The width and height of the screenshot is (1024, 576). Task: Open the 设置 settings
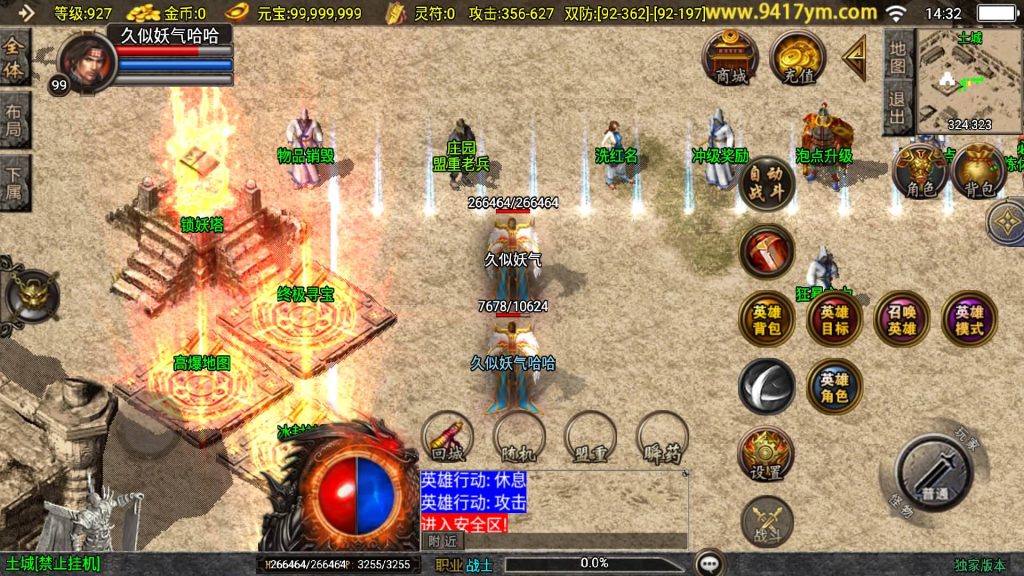767,455
